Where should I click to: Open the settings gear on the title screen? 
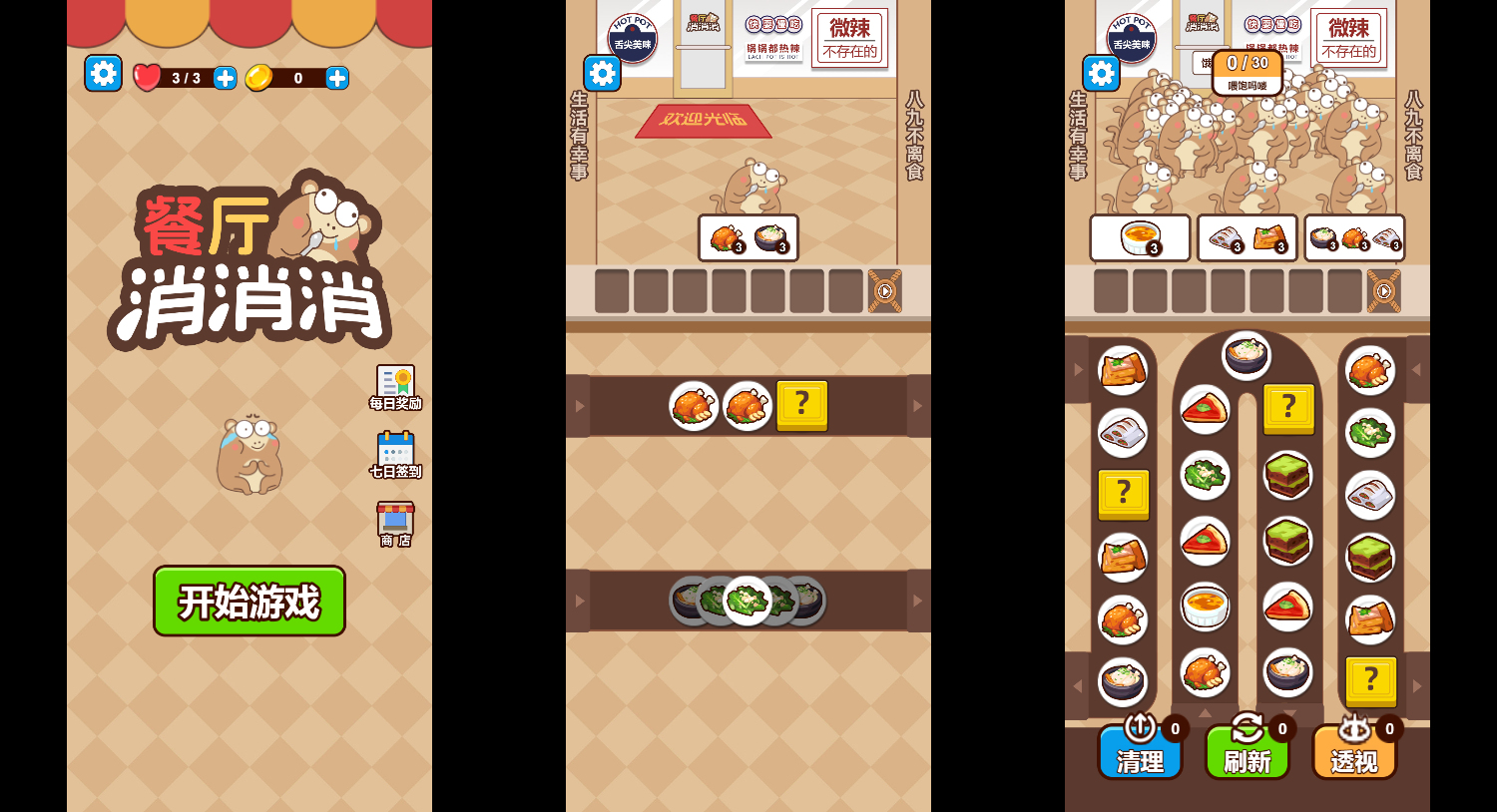(103, 73)
